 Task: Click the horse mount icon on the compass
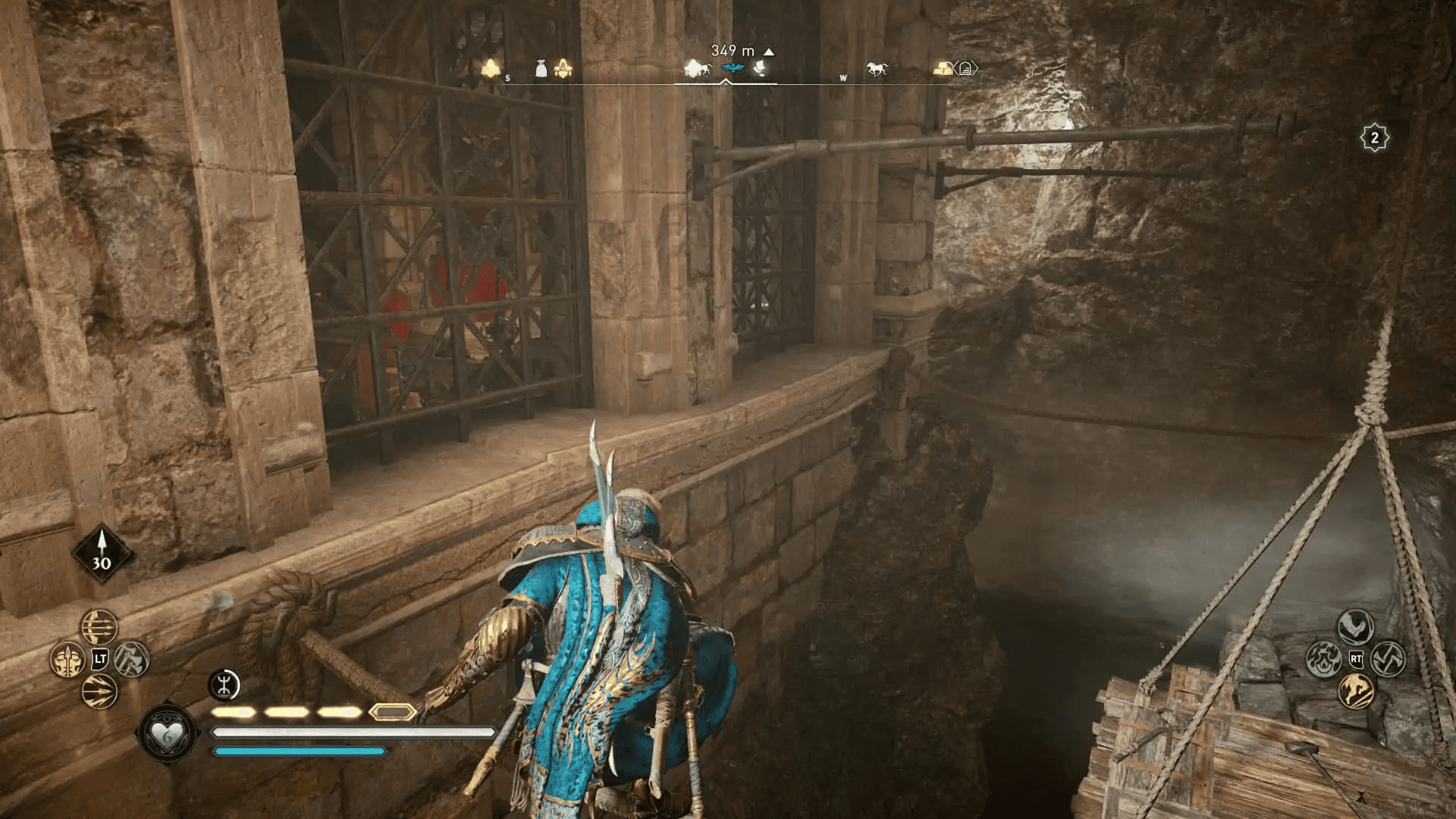[877, 67]
